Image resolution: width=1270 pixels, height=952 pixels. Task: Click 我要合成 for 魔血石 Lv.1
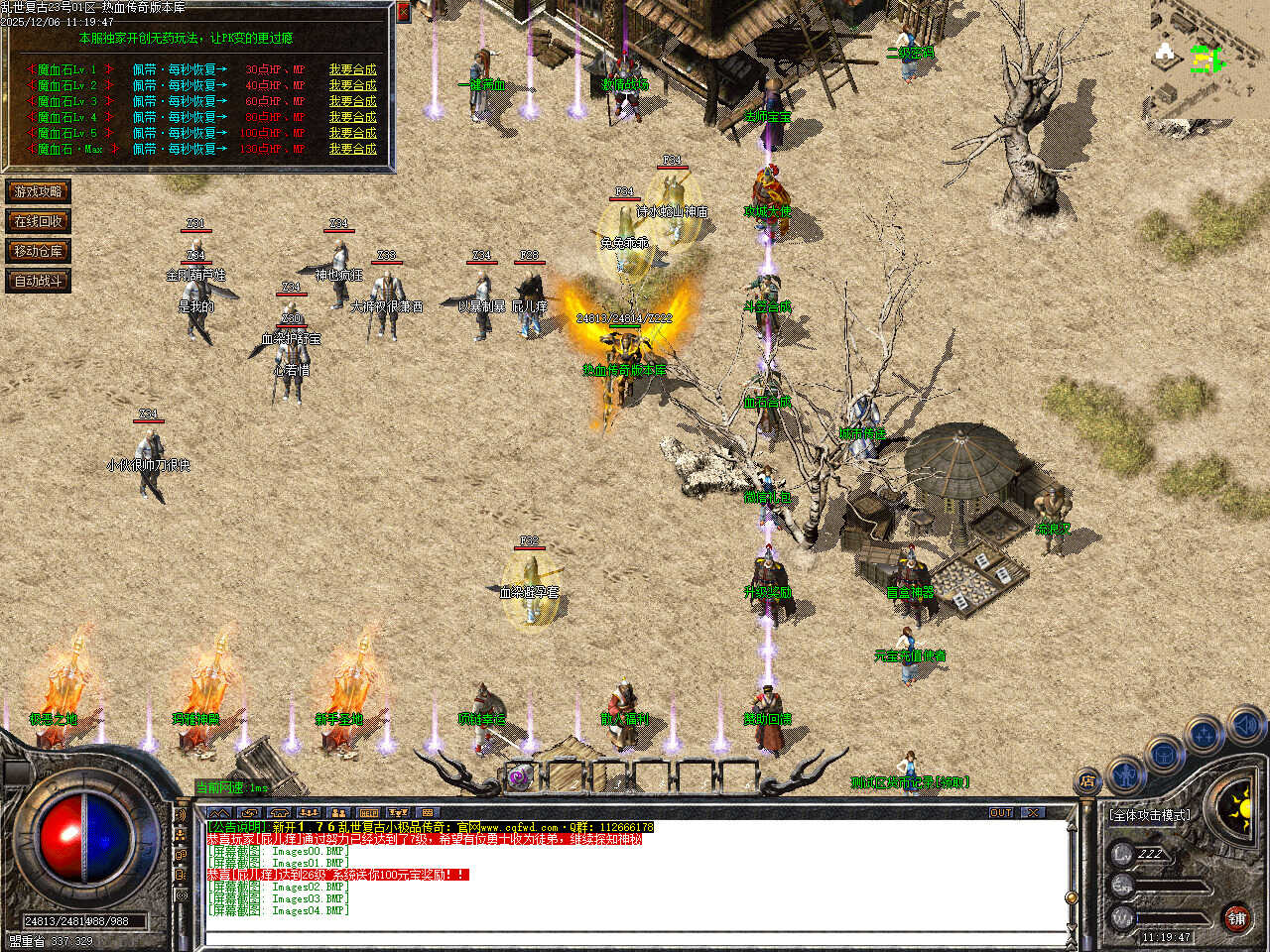click(x=352, y=69)
